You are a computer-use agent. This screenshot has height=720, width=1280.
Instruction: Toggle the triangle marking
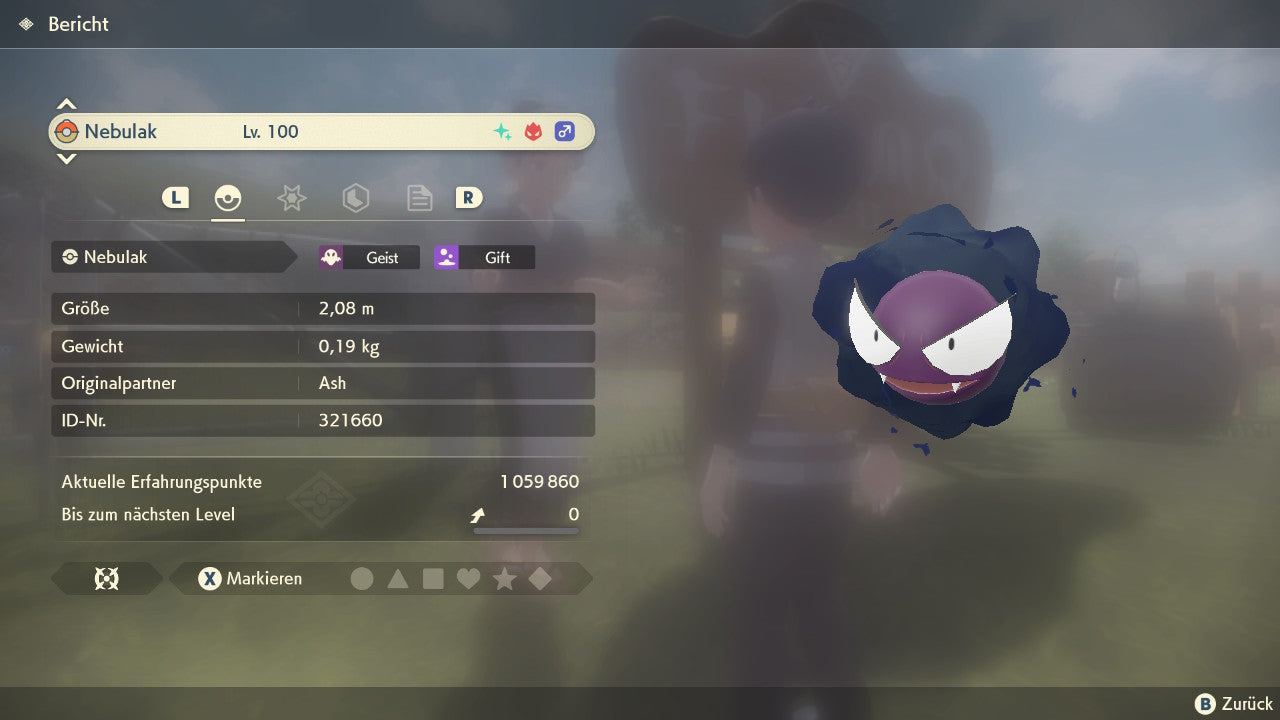pyautogui.click(x=398, y=579)
